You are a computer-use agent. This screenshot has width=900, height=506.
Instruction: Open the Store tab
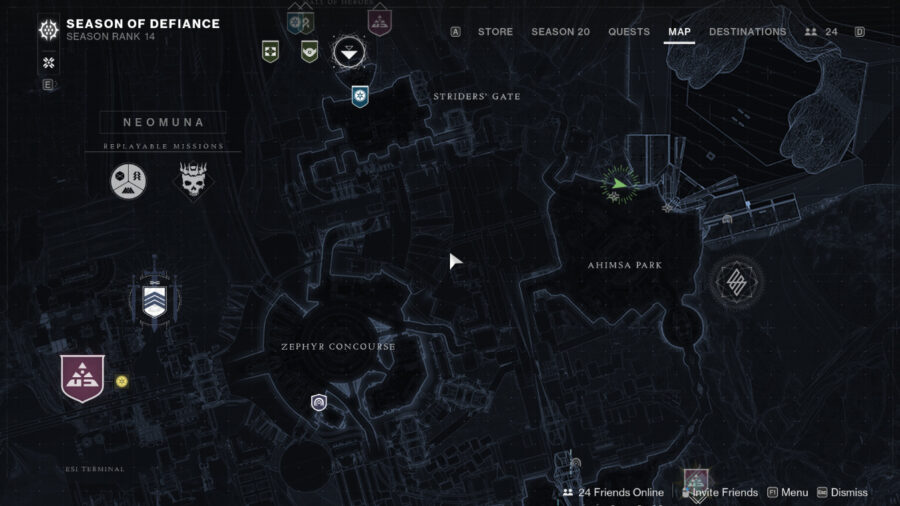tap(495, 32)
